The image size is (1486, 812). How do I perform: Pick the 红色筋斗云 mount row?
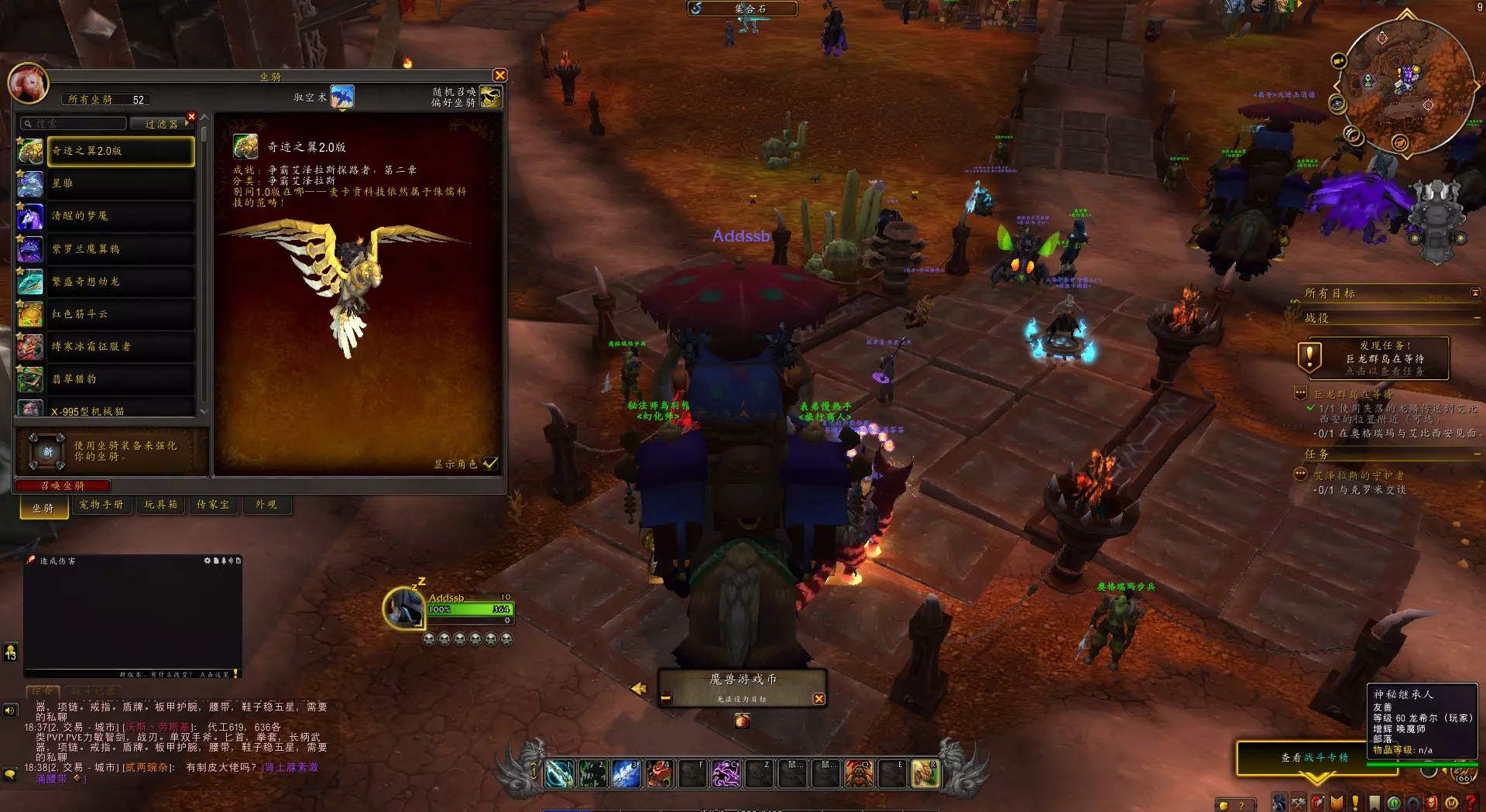120,314
